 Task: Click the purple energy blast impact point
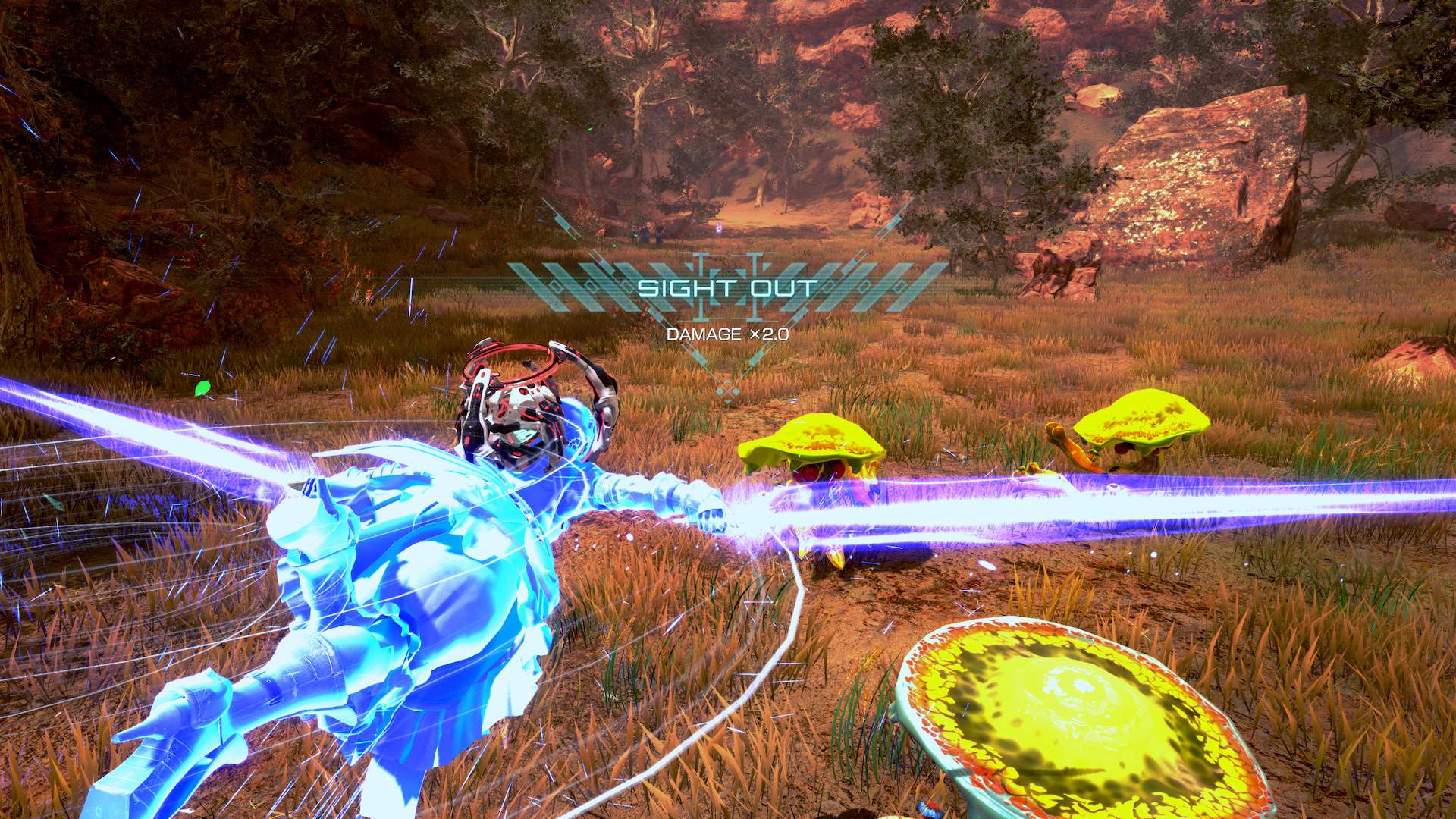(758, 516)
